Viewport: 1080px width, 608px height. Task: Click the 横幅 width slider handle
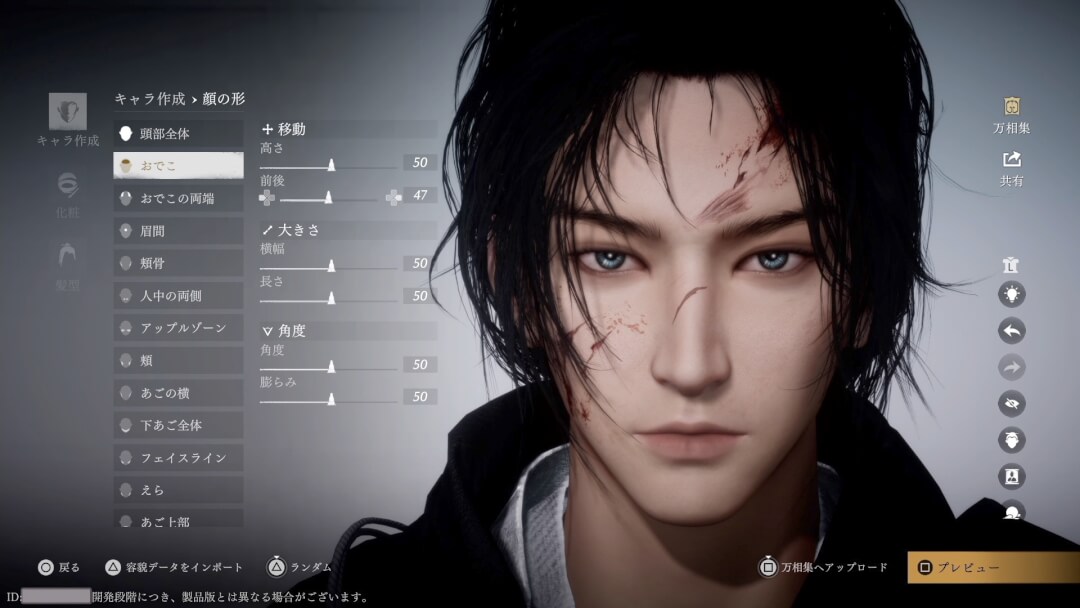[x=331, y=266]
